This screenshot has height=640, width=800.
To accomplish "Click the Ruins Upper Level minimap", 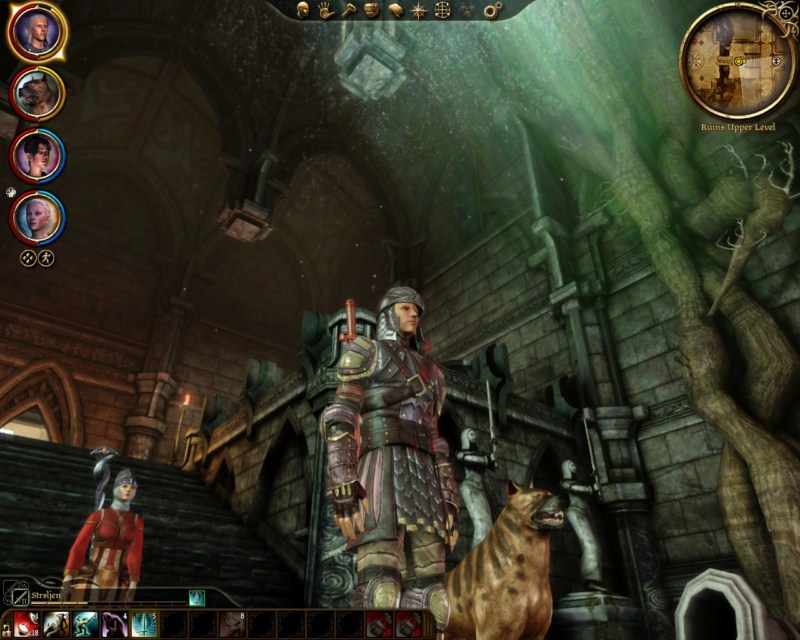I will point(738,60).
